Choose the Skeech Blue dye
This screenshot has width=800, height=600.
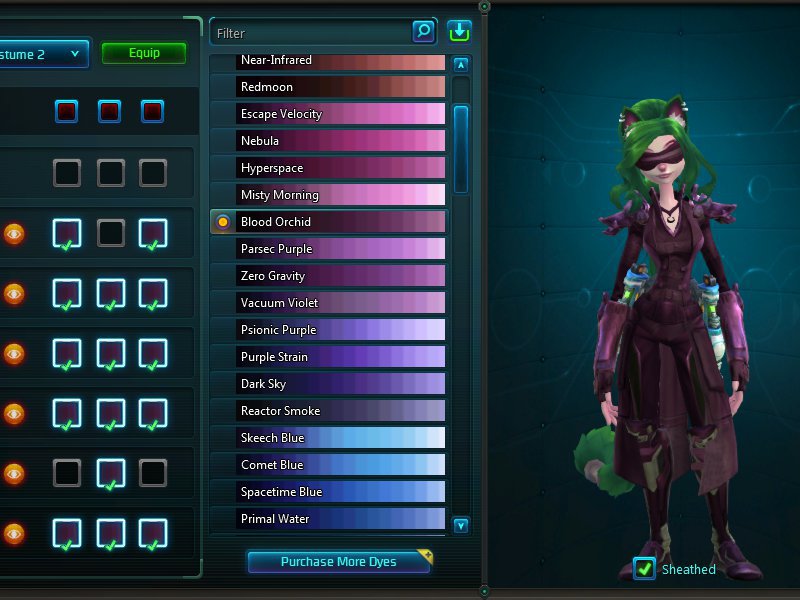coord(340,438)
